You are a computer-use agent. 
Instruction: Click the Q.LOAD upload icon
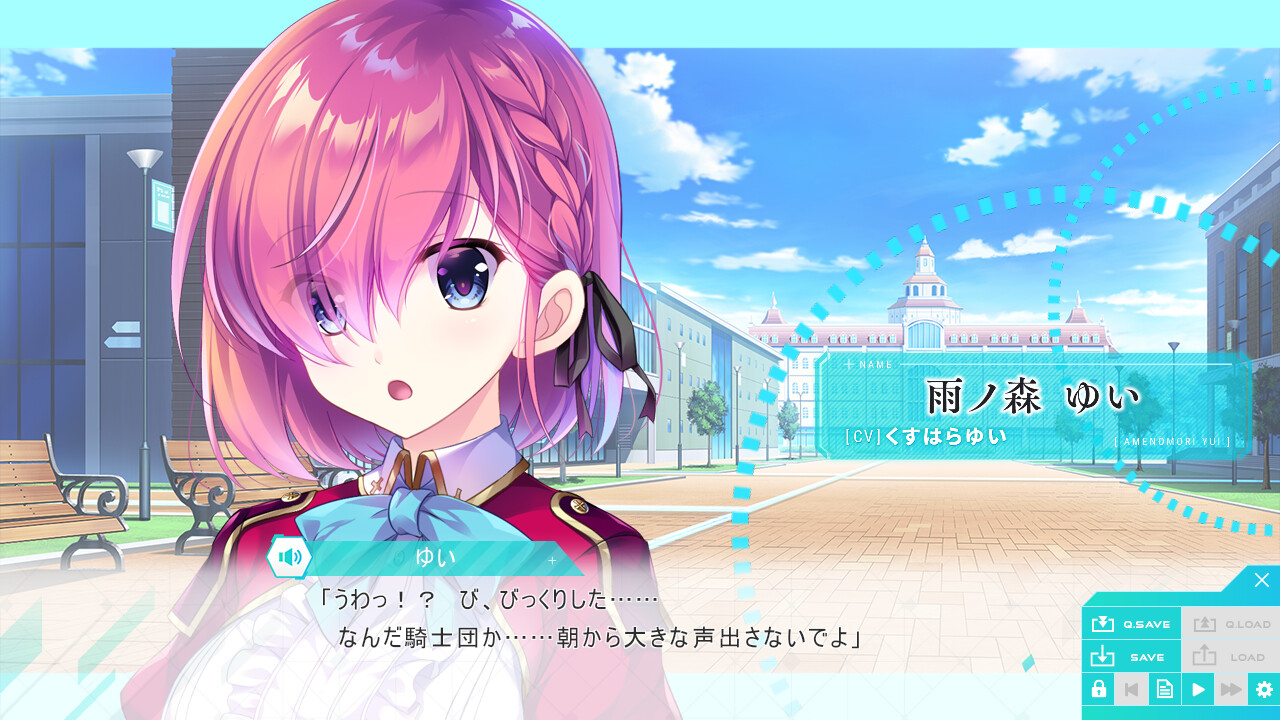(x=1207, y=623)
